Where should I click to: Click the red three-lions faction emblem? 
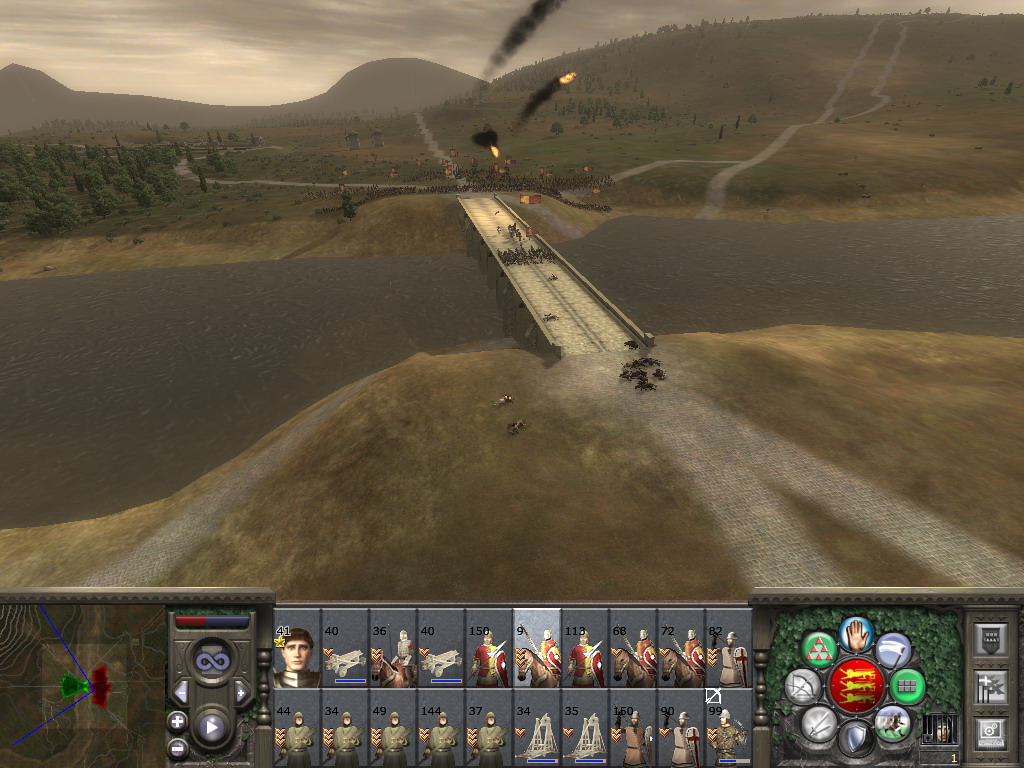pos(856,686)
